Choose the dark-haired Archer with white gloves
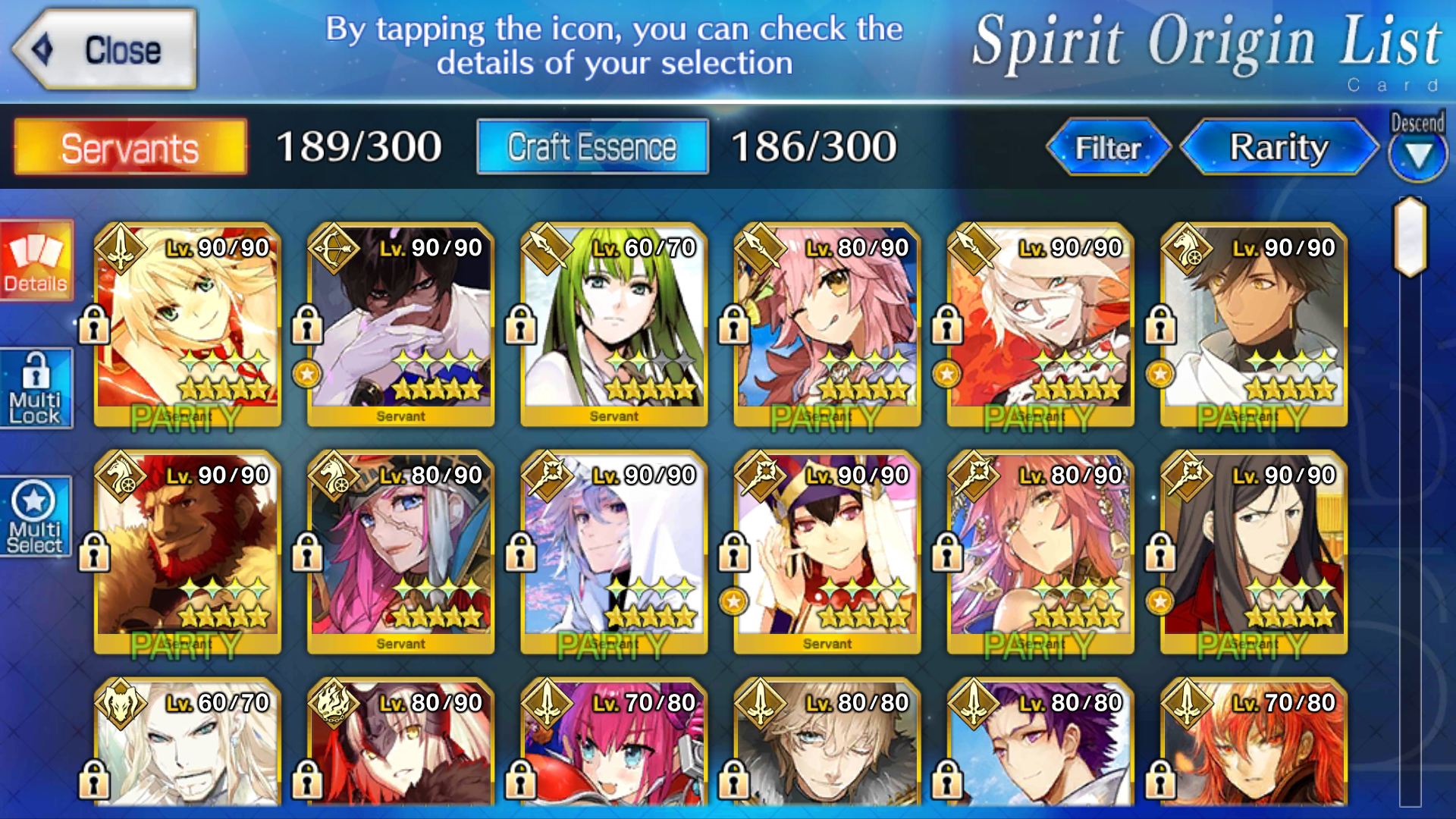Screen dimensions: 1456x819 400,326
